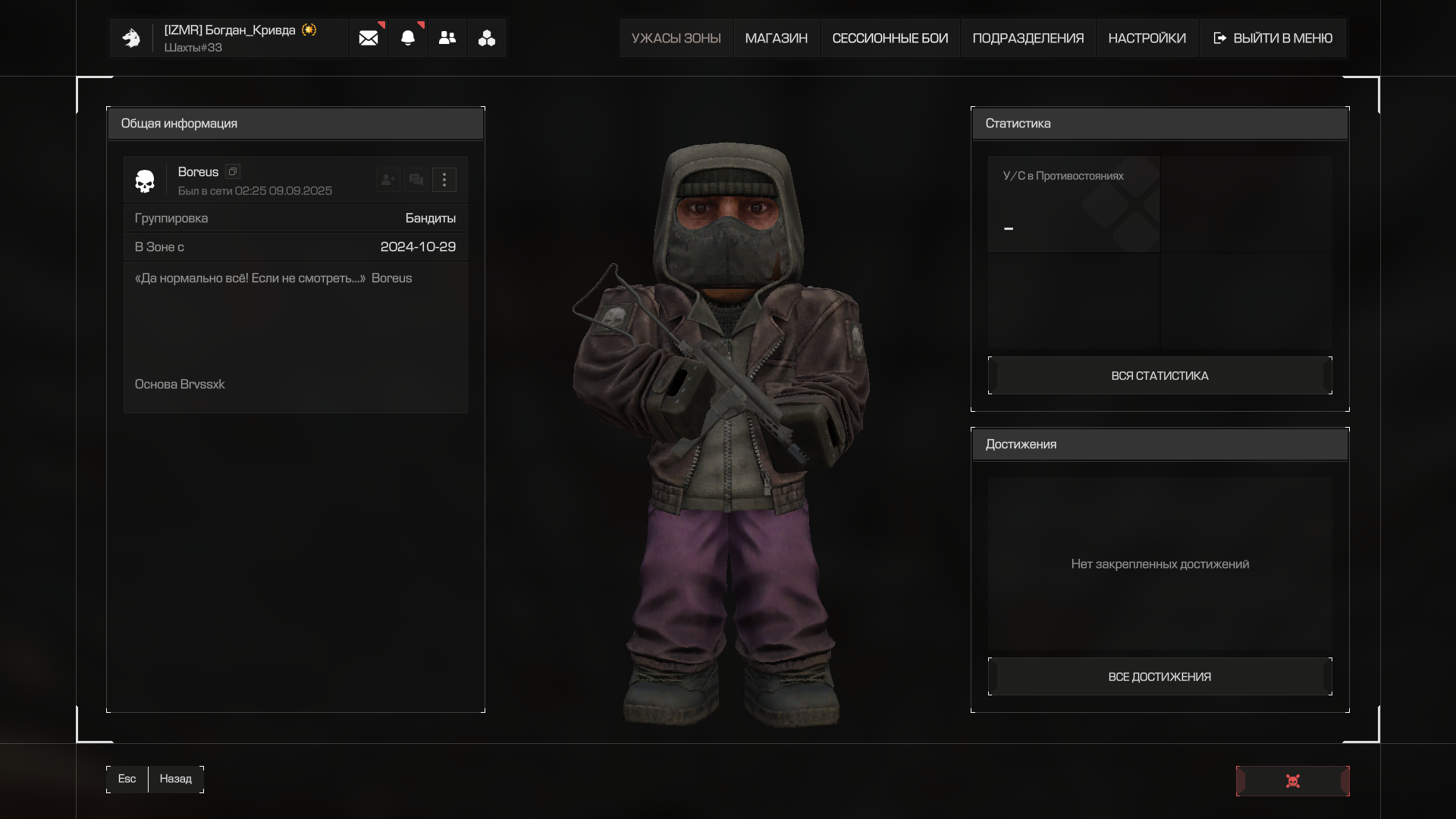Go to the Магазин shop
The width and height of the screenshot is (1456, 819).
pos(776,38)
